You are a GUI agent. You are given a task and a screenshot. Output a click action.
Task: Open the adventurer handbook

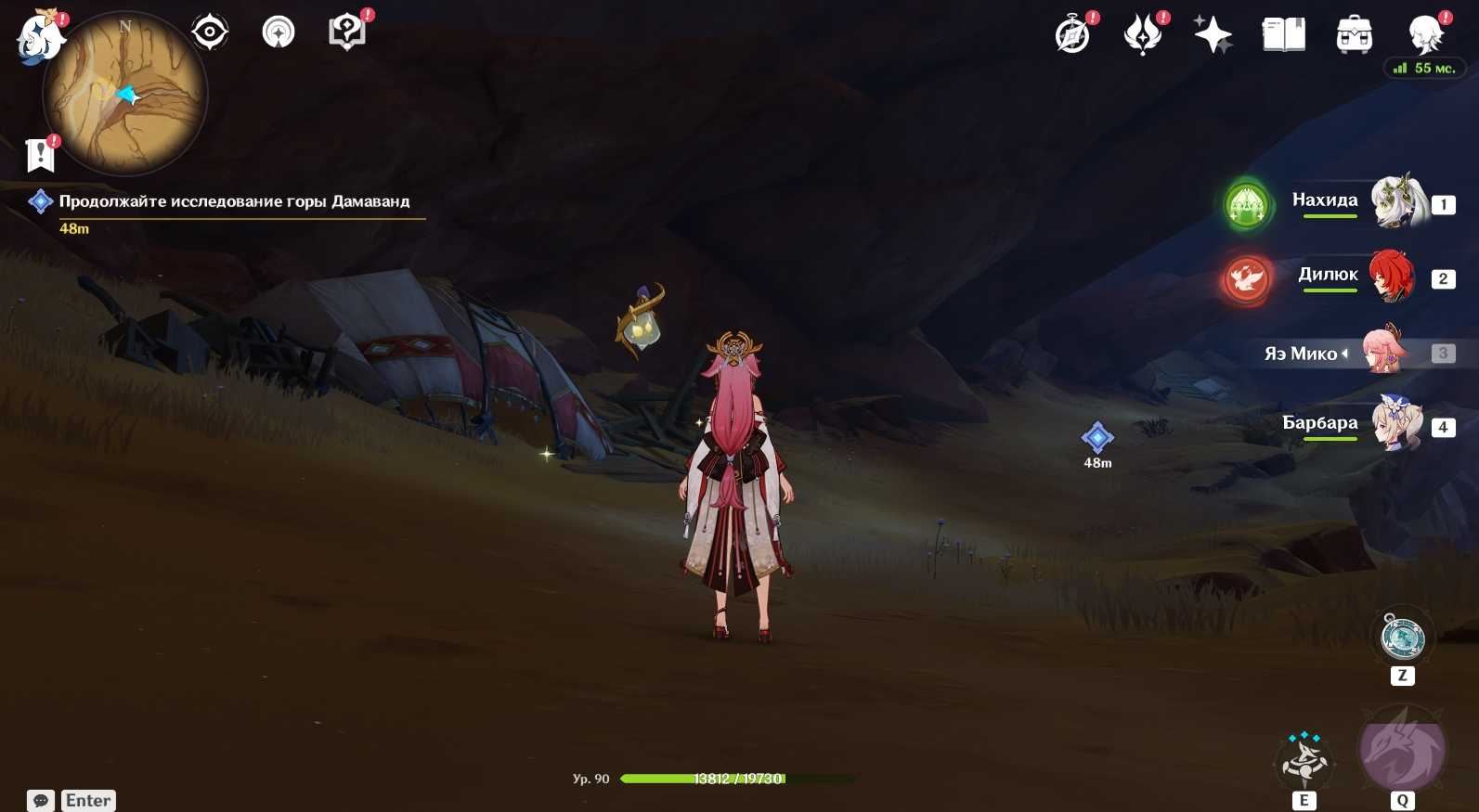[x=1283, y=35]
